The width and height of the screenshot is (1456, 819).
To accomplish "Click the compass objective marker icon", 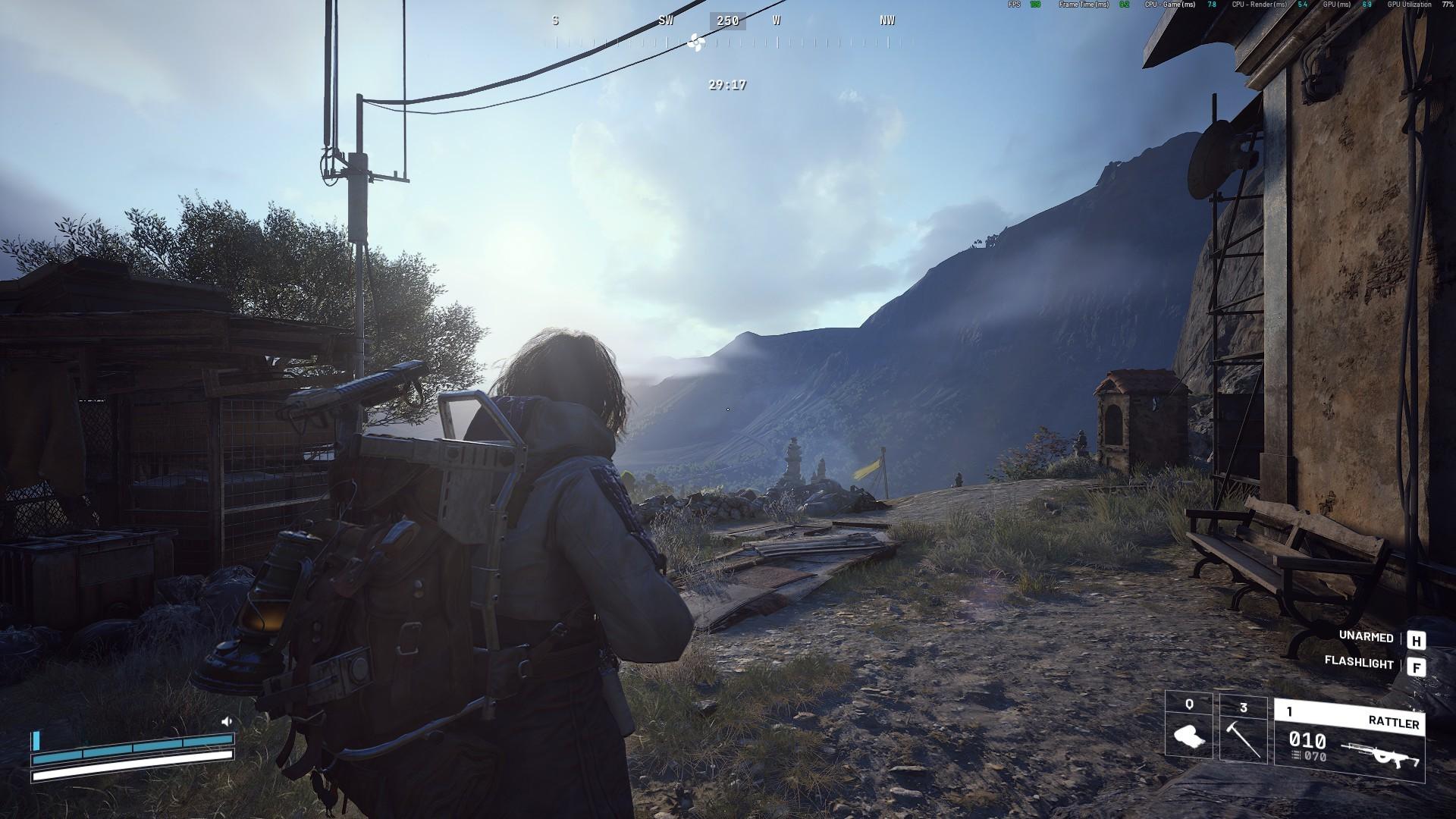I will click(x=695, y=43).
